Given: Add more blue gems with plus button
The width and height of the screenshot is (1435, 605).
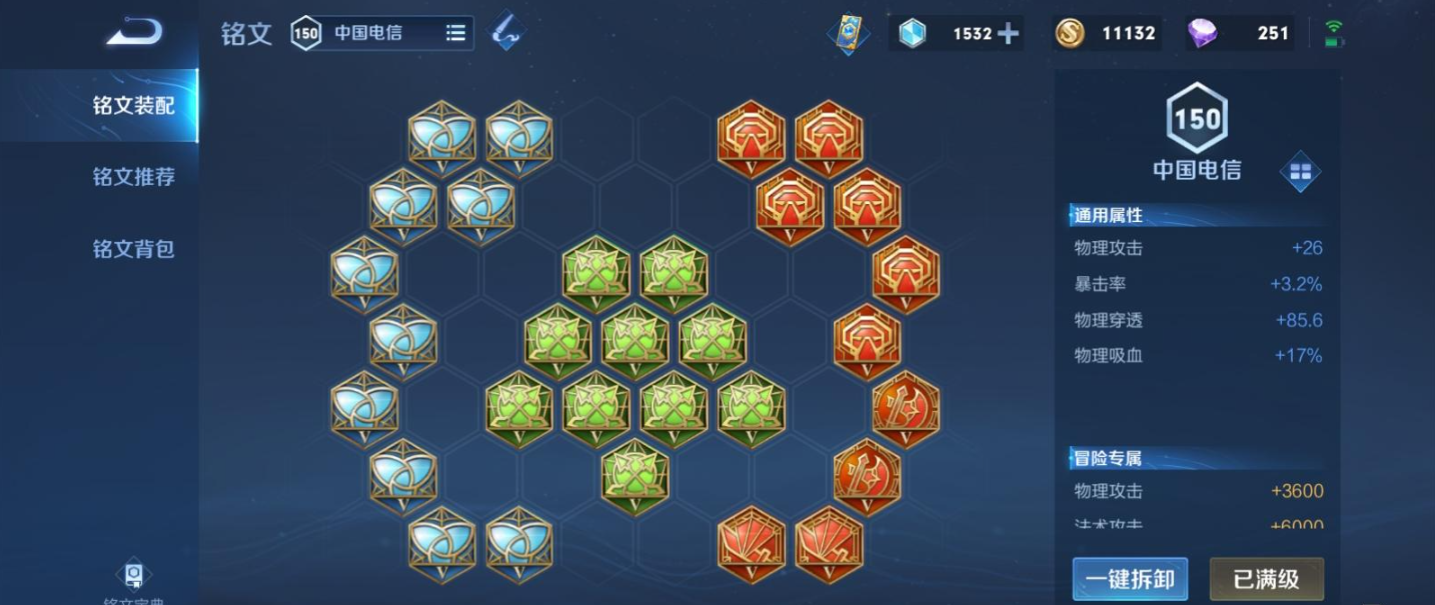Looking at the screenshot, I should click(x=1008, y=33).
